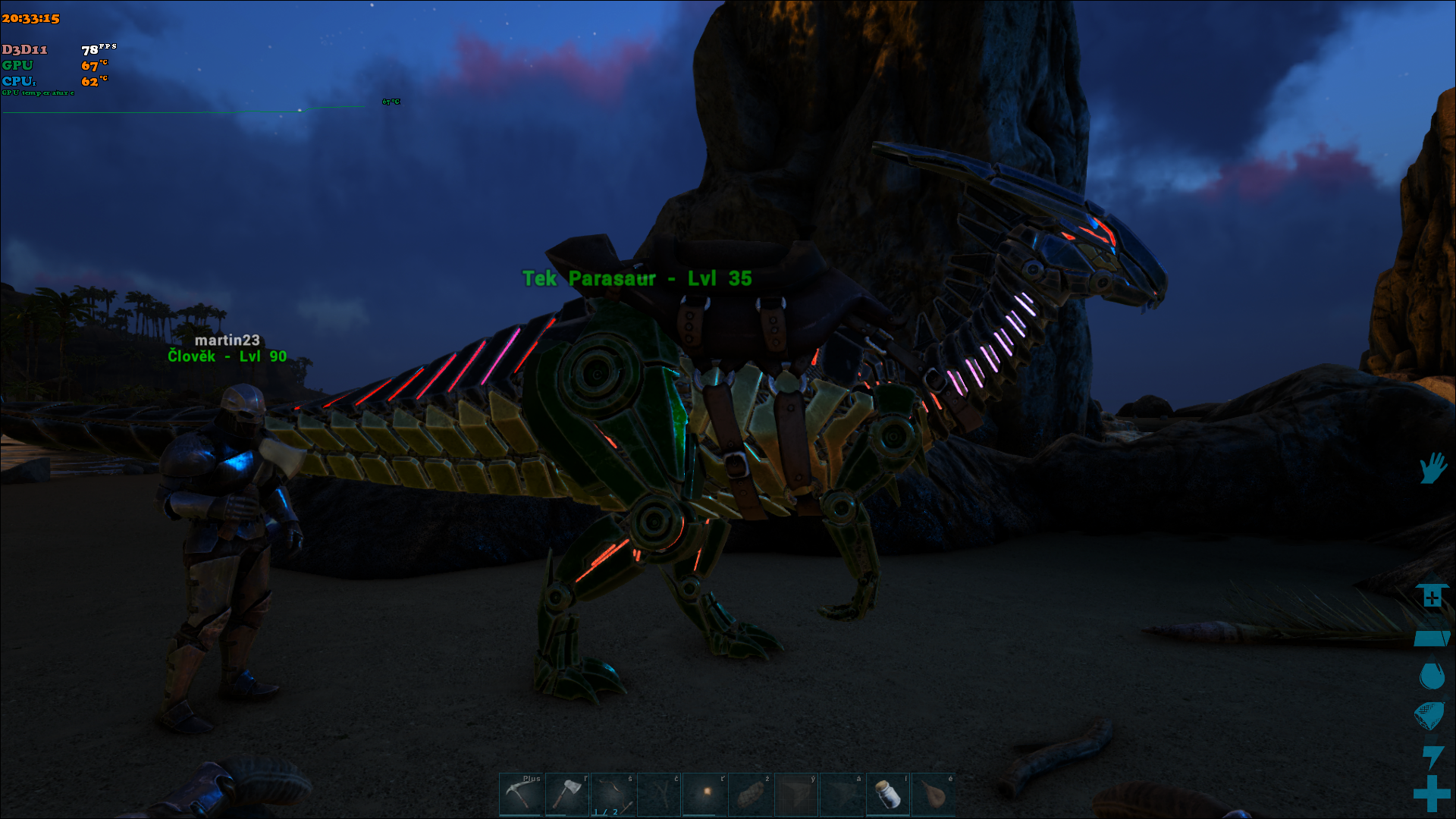The width and height of the screenshot is (1456, 819).
Task: Select the brown waterskin slot
Action: (934, 794)
